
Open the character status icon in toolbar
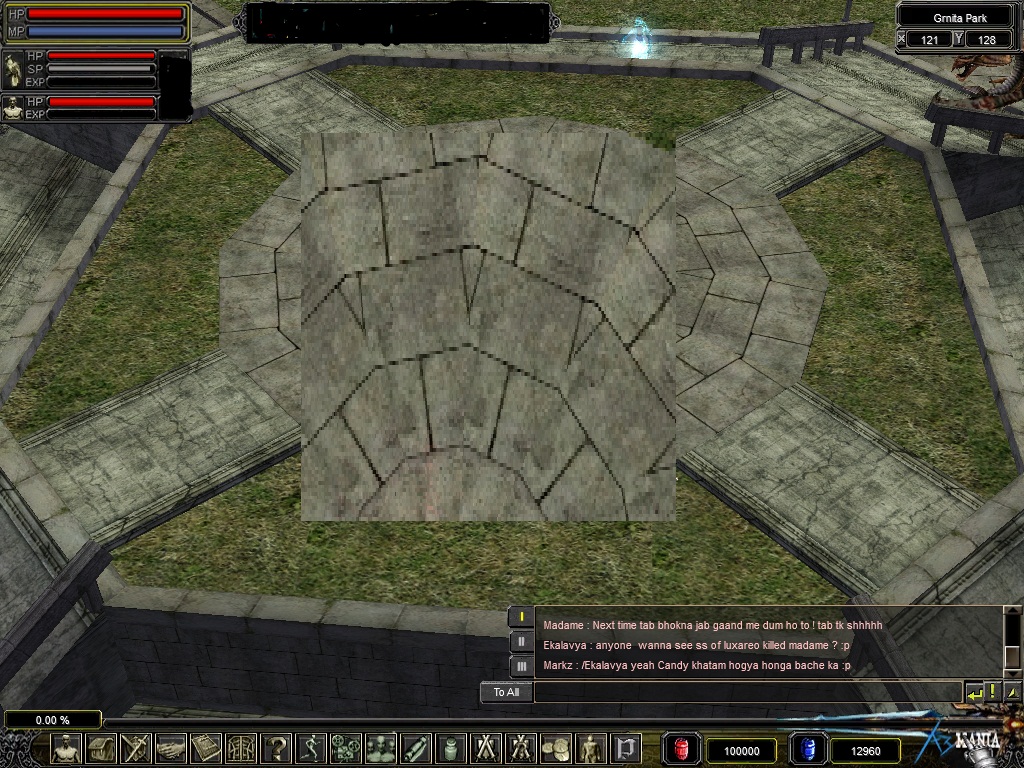(x=67, y=748)
